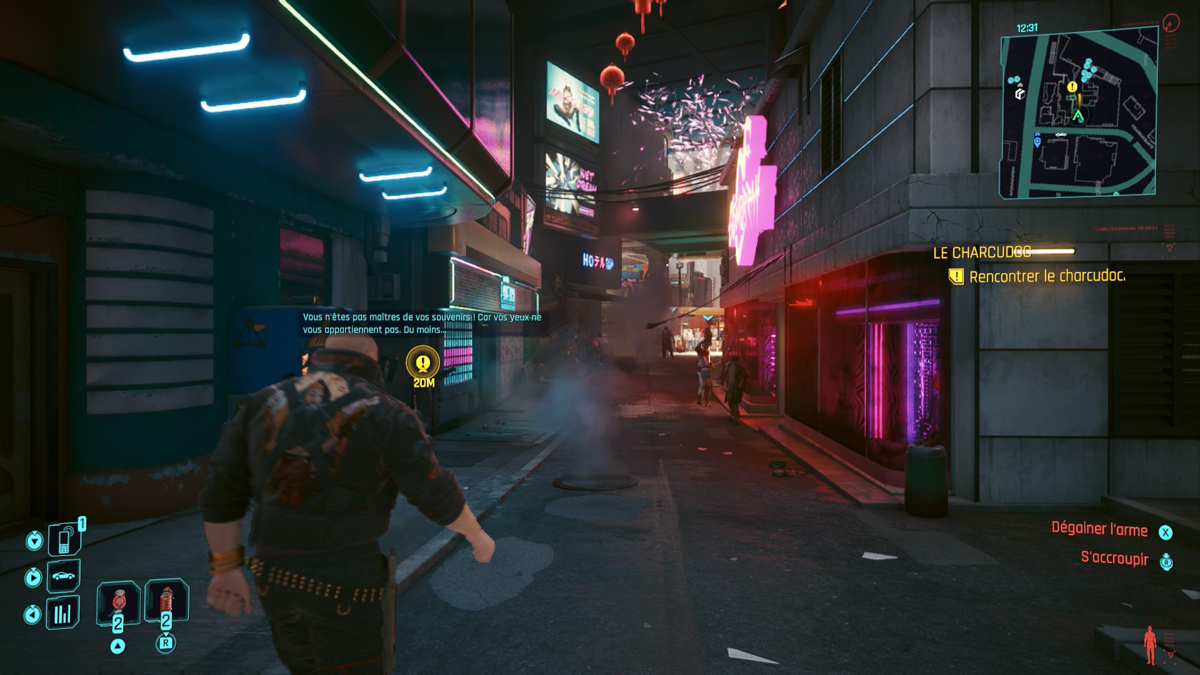Click the yellow quest marker on the minimap
The width and height of the screenshot is (1200, 675).
pyautogui.click(x=1072, y=87)
